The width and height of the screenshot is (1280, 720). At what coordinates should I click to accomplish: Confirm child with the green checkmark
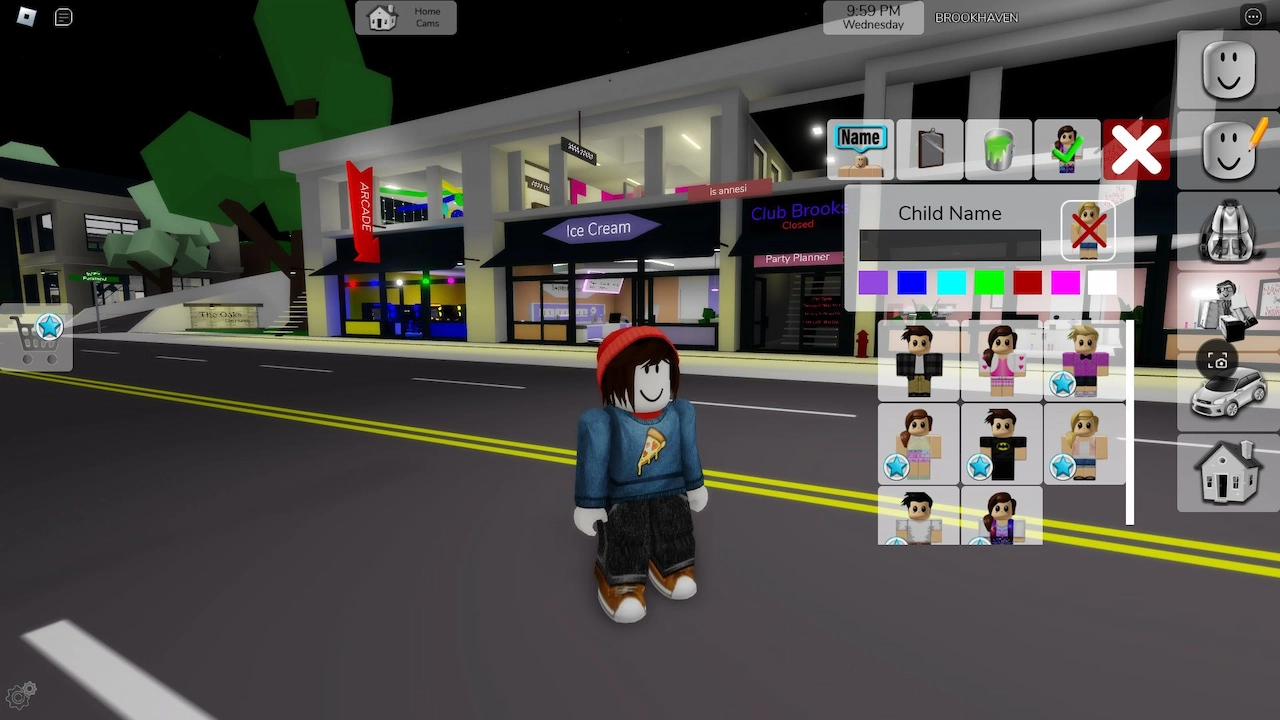1067,150
